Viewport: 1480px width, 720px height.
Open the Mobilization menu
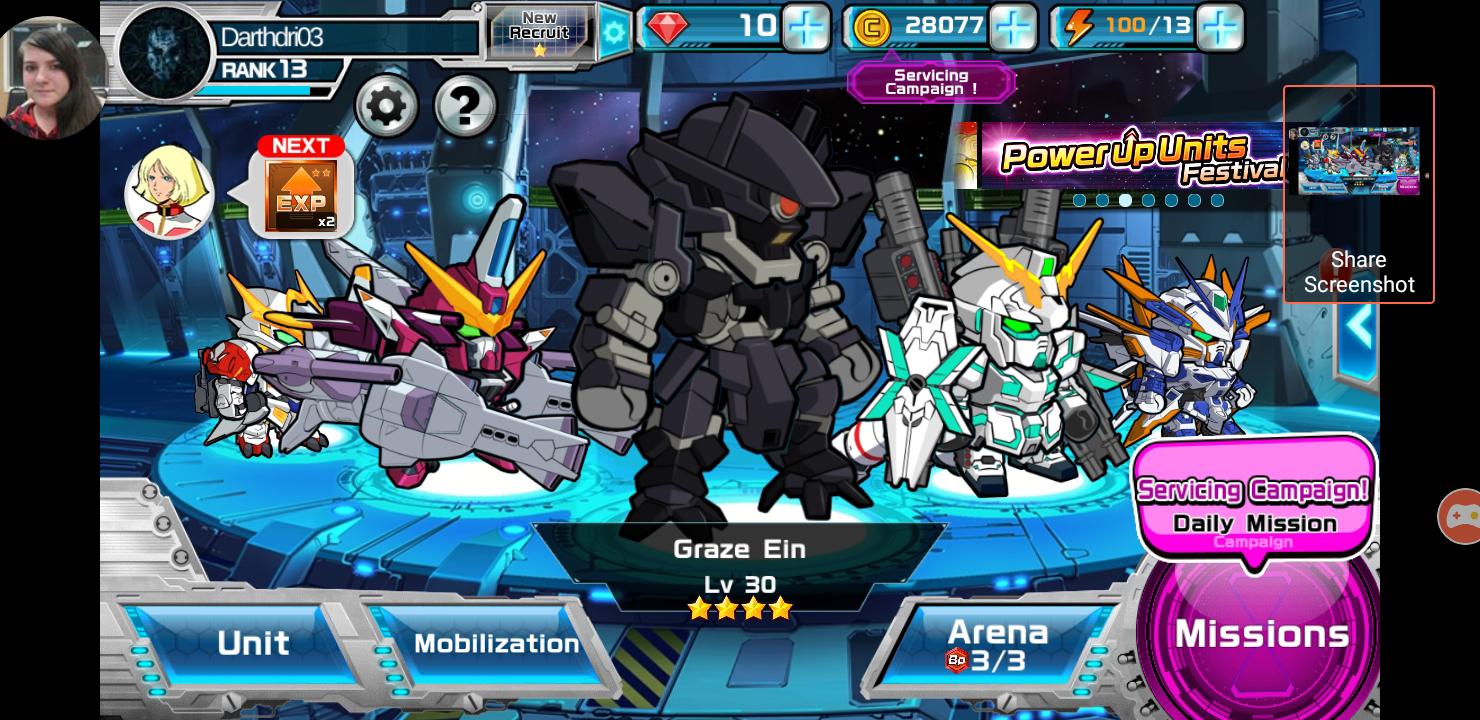click(496, 643)
